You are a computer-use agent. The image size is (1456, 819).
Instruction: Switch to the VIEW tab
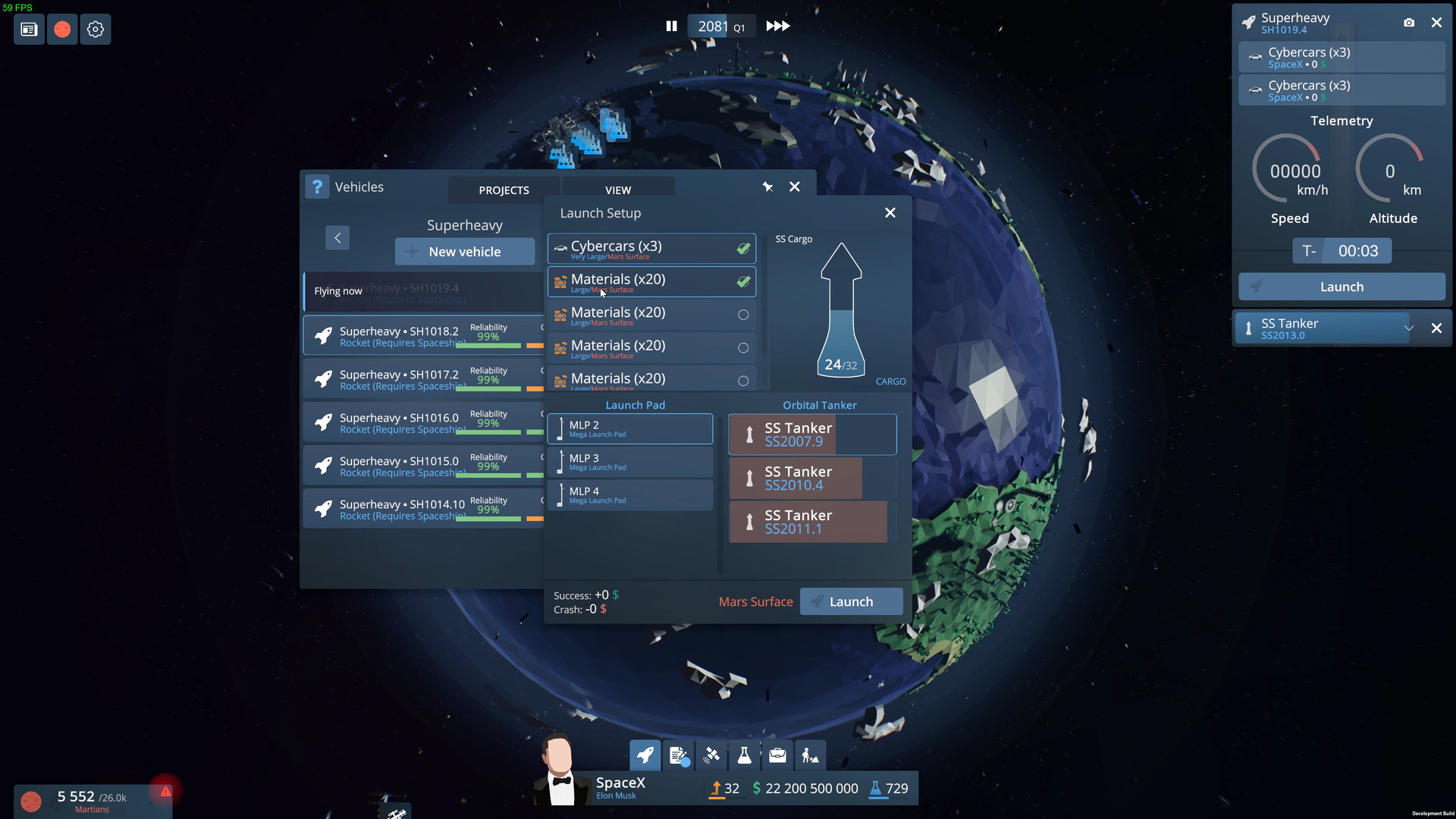[617, 190]
